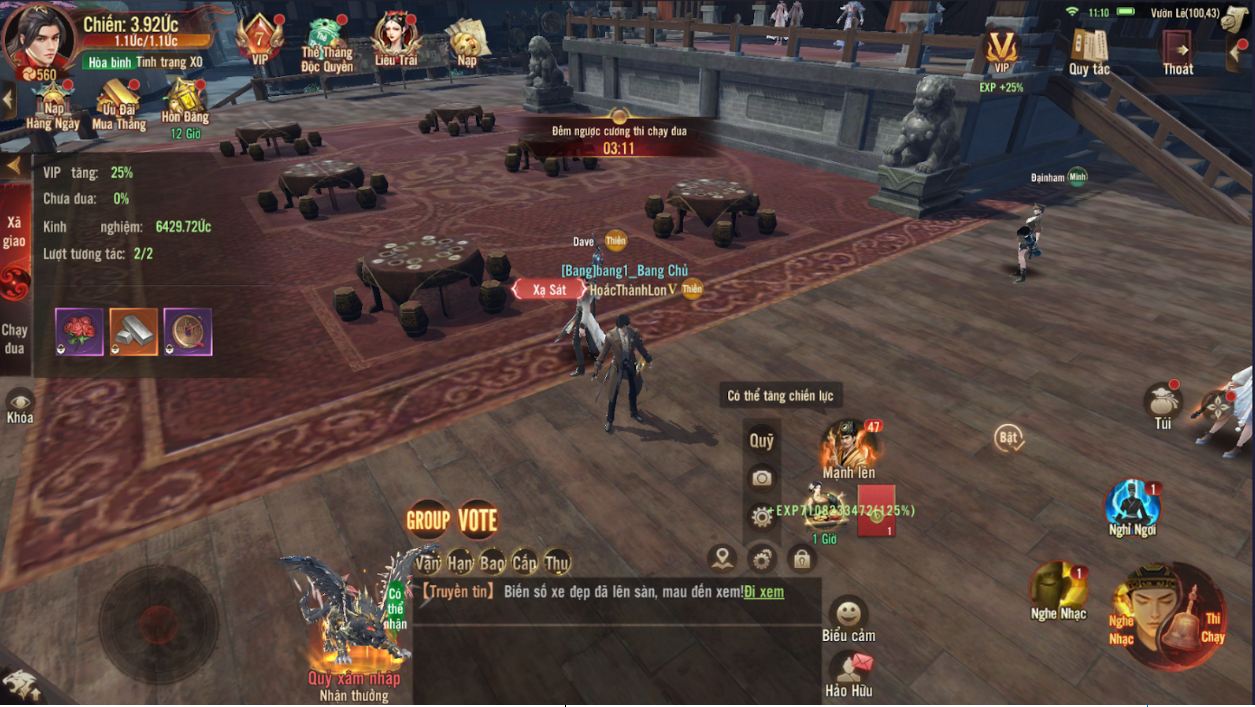
Task: Select the rose gift item slot
Action: point(79,332)
